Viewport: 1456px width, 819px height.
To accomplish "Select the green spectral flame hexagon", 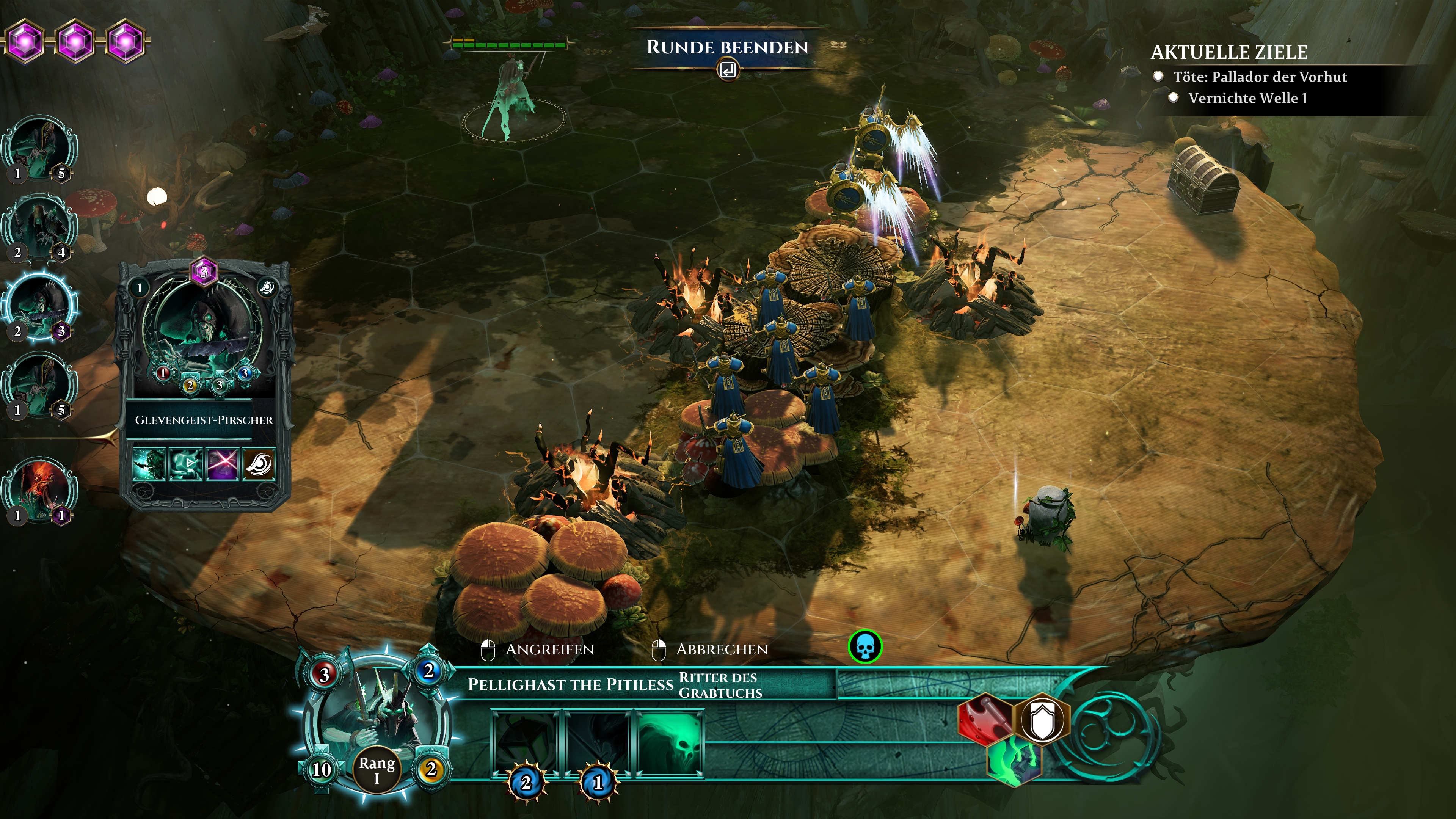I will [x=1014, y=761].
